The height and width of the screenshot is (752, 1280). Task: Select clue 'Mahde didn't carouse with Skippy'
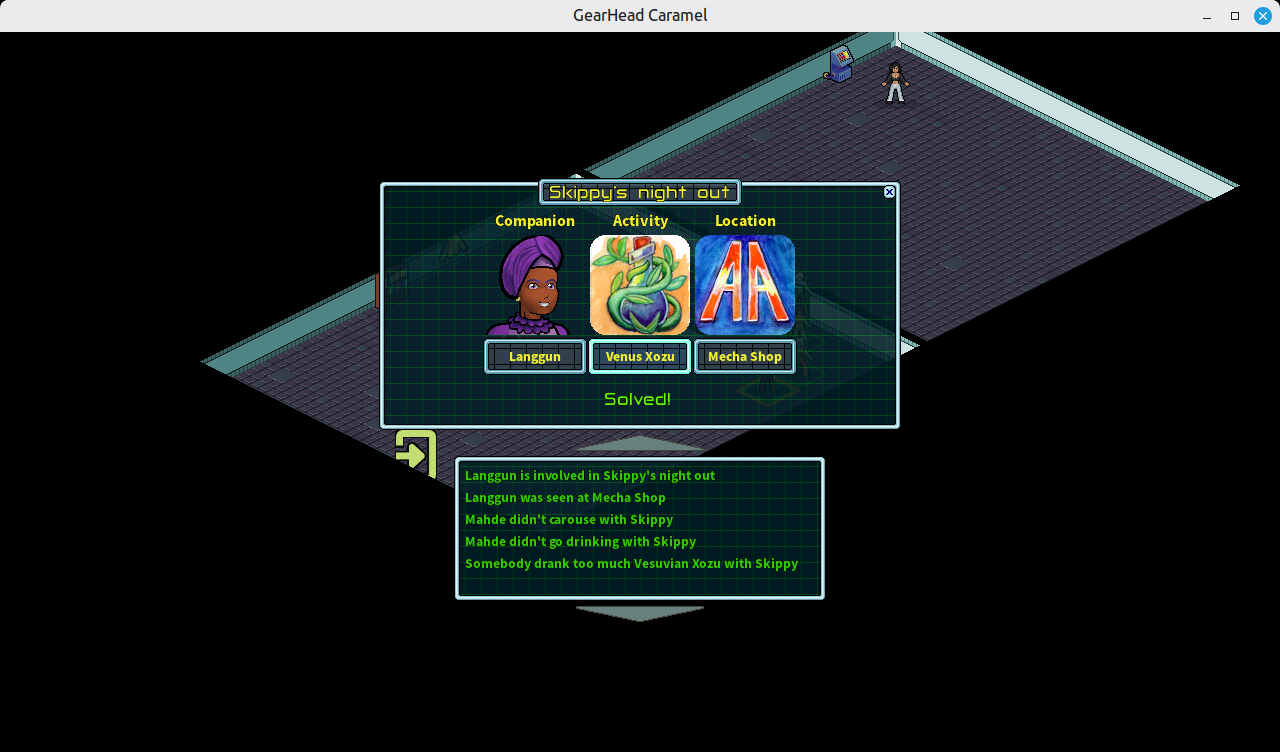click(569, 520)
